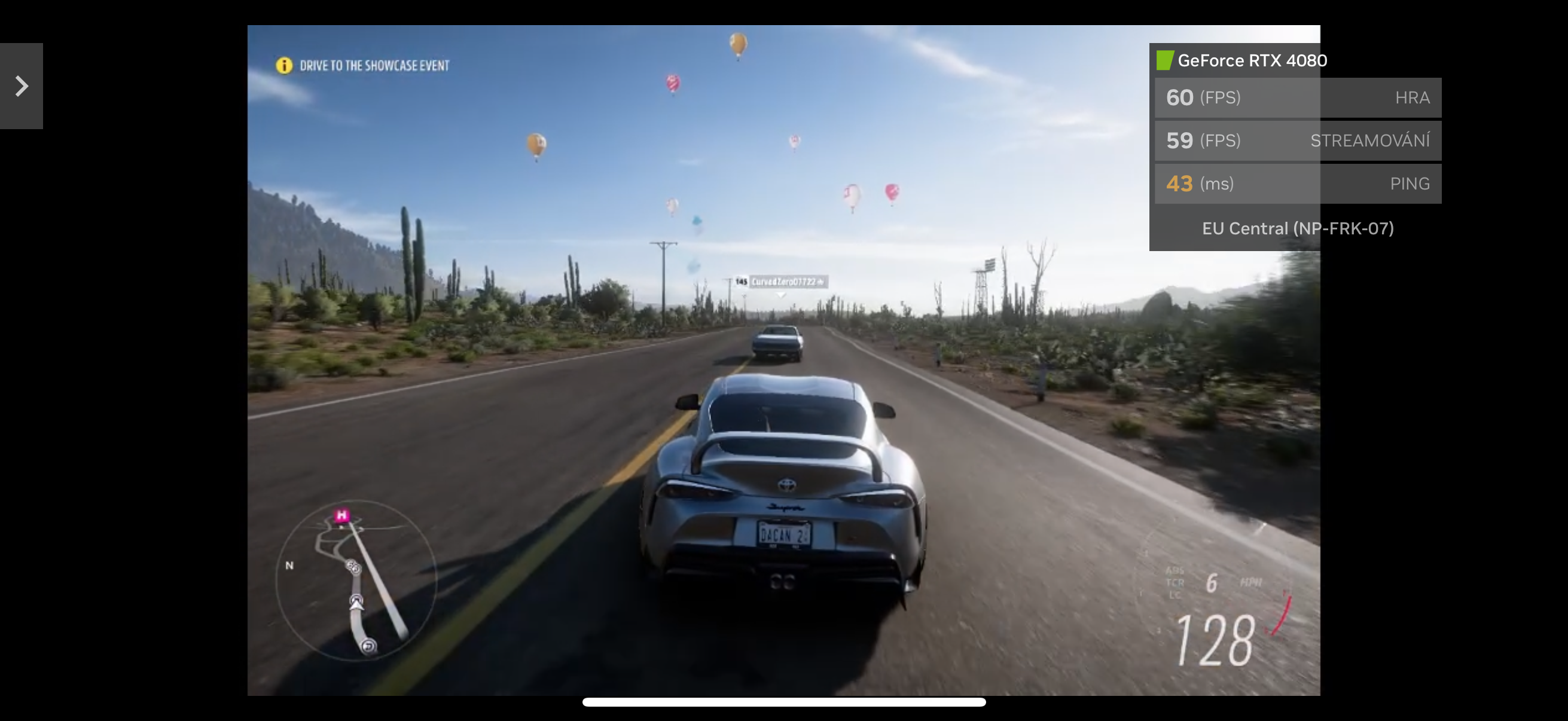The height and width of the screenshot is (721, 1568).
Task: Click the level 145 badge on the player nametag
Action: (740, 282)
